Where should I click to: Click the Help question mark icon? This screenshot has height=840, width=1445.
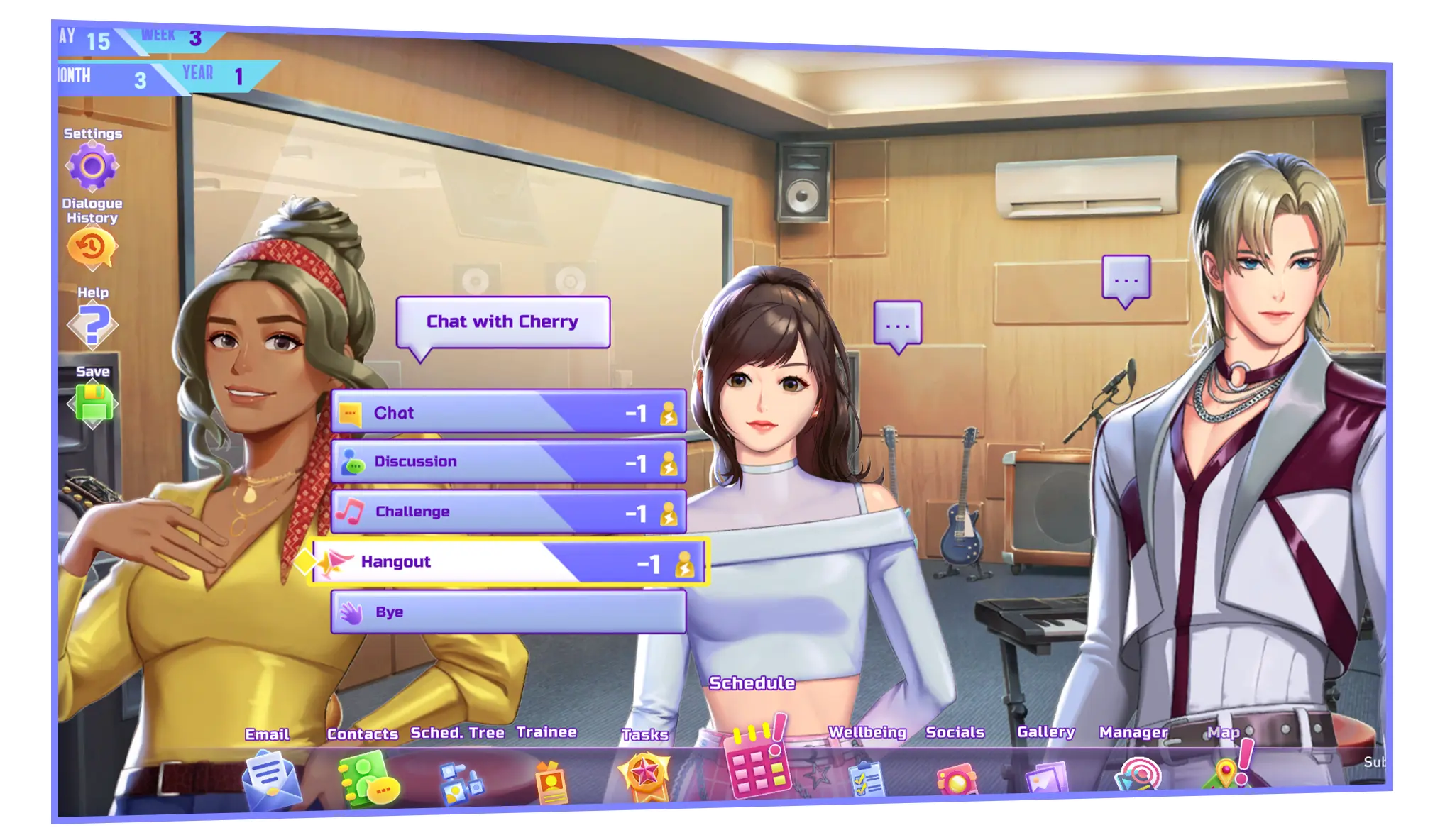point(93,326)
